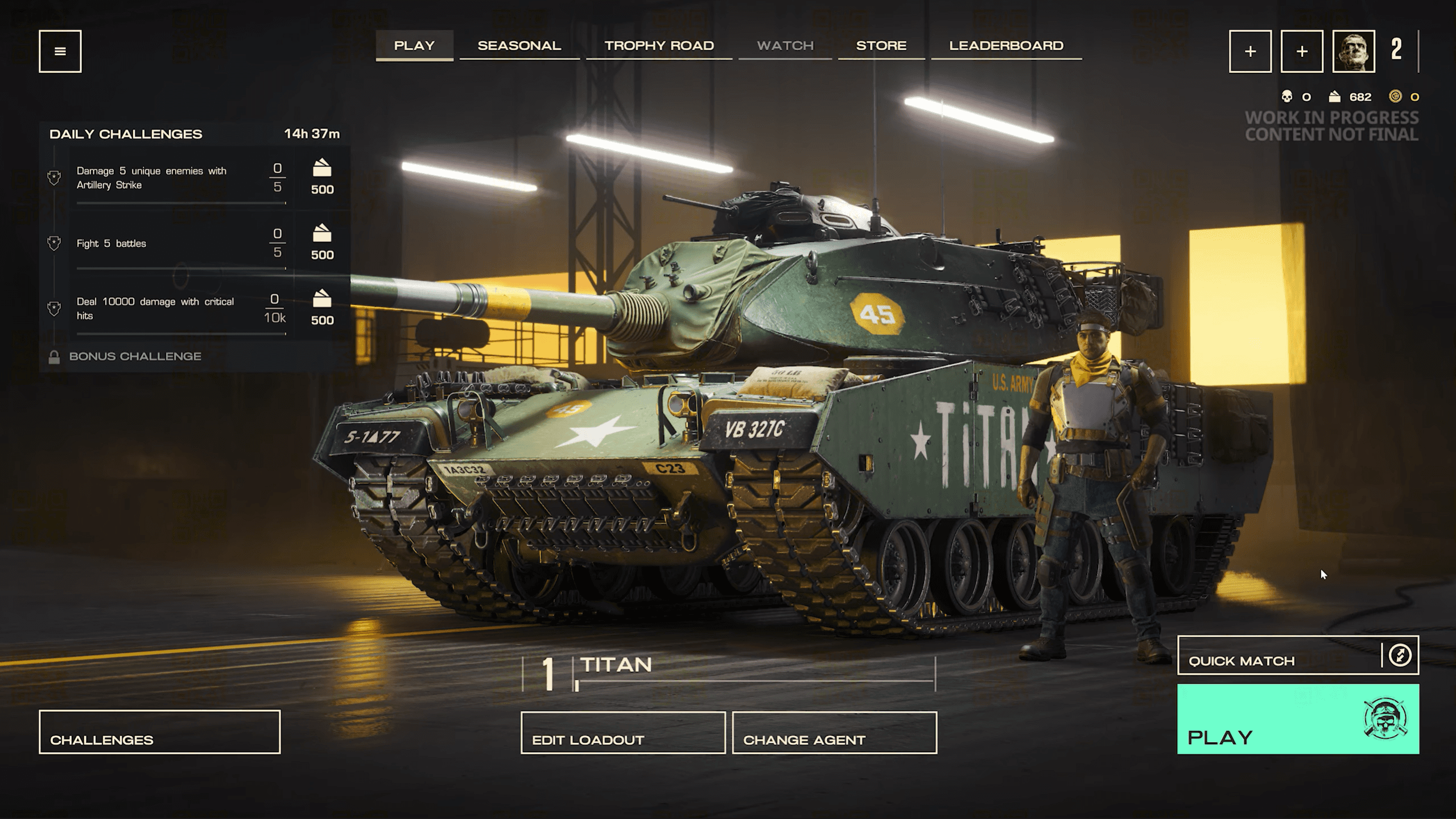Open the Challenges panel button
This screenshot has width=1456, height=819.
159,731
